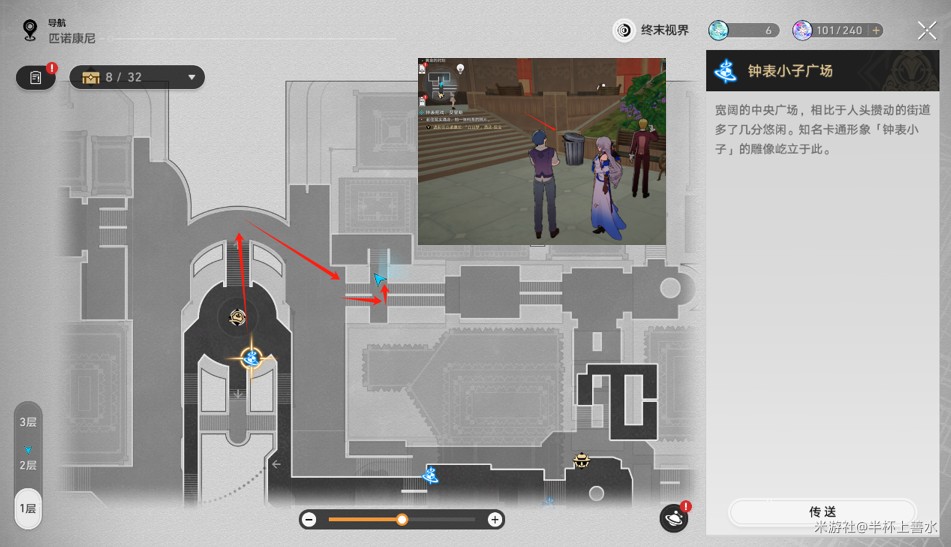Switch to floor 3层
Screen dimensions: 951x547
click(28, 422)
